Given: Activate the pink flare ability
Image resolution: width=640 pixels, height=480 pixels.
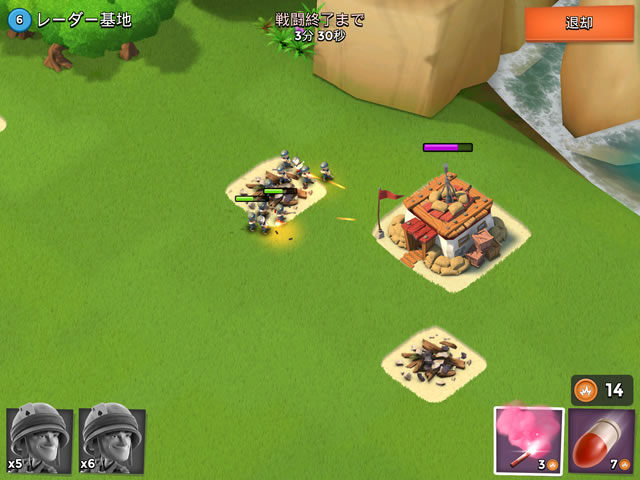Looking at the screenshot, I should [x=528, y=440].
